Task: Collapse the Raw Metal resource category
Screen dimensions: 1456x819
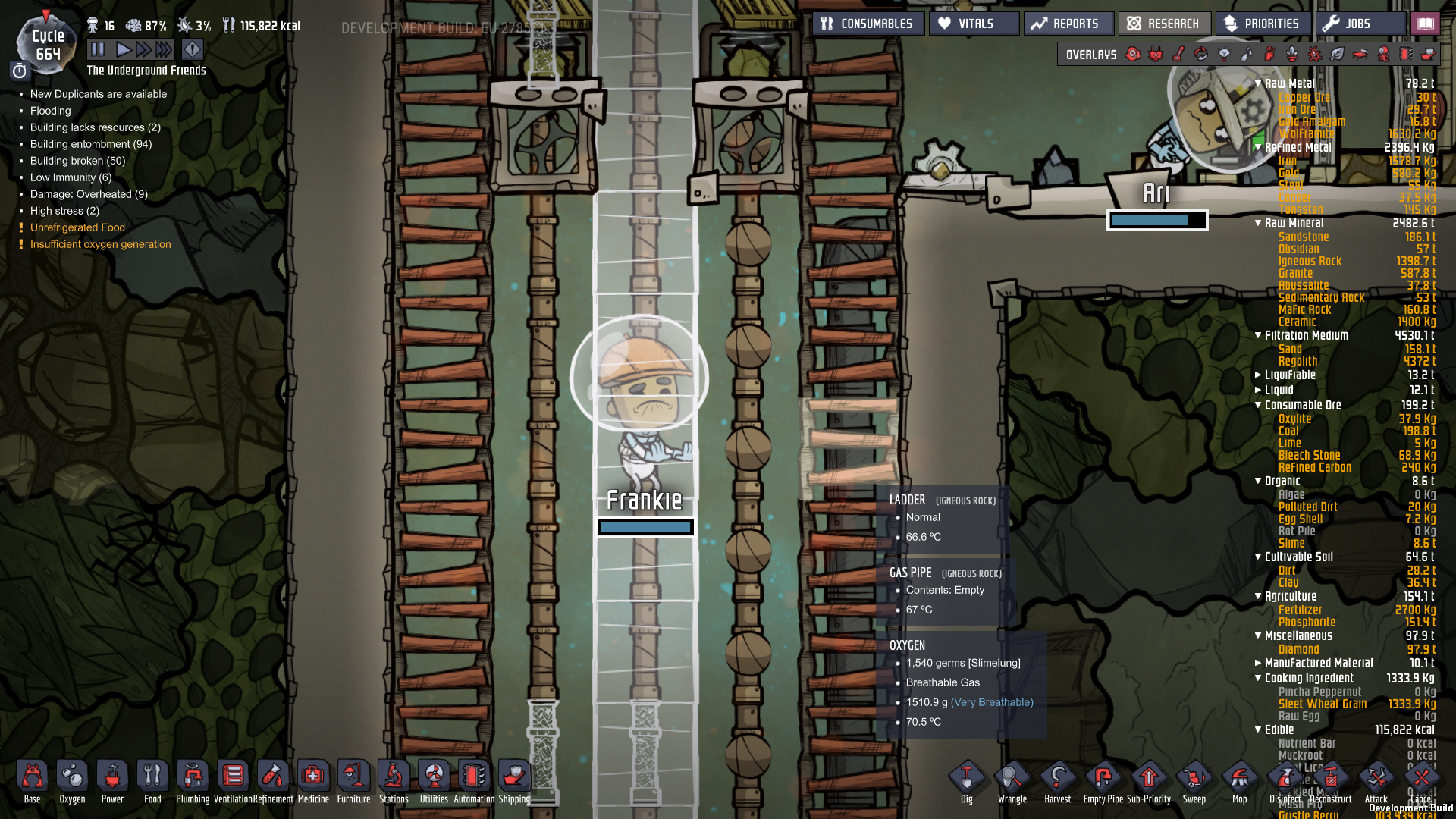Action: click(1257, 83)
